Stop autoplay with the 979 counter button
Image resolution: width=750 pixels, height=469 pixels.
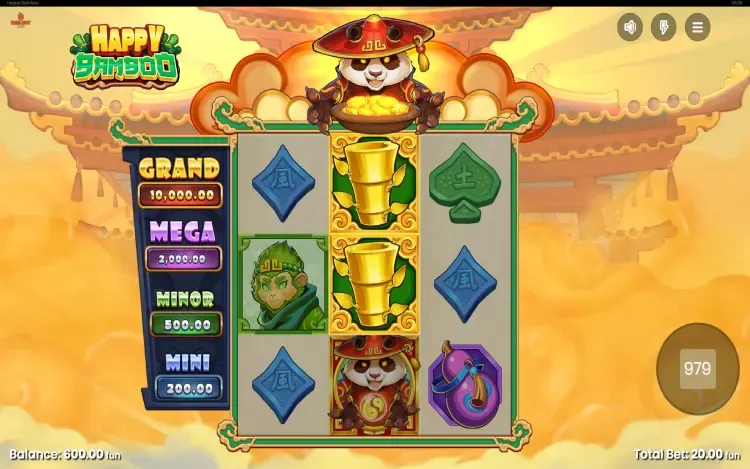coord(697,369)
